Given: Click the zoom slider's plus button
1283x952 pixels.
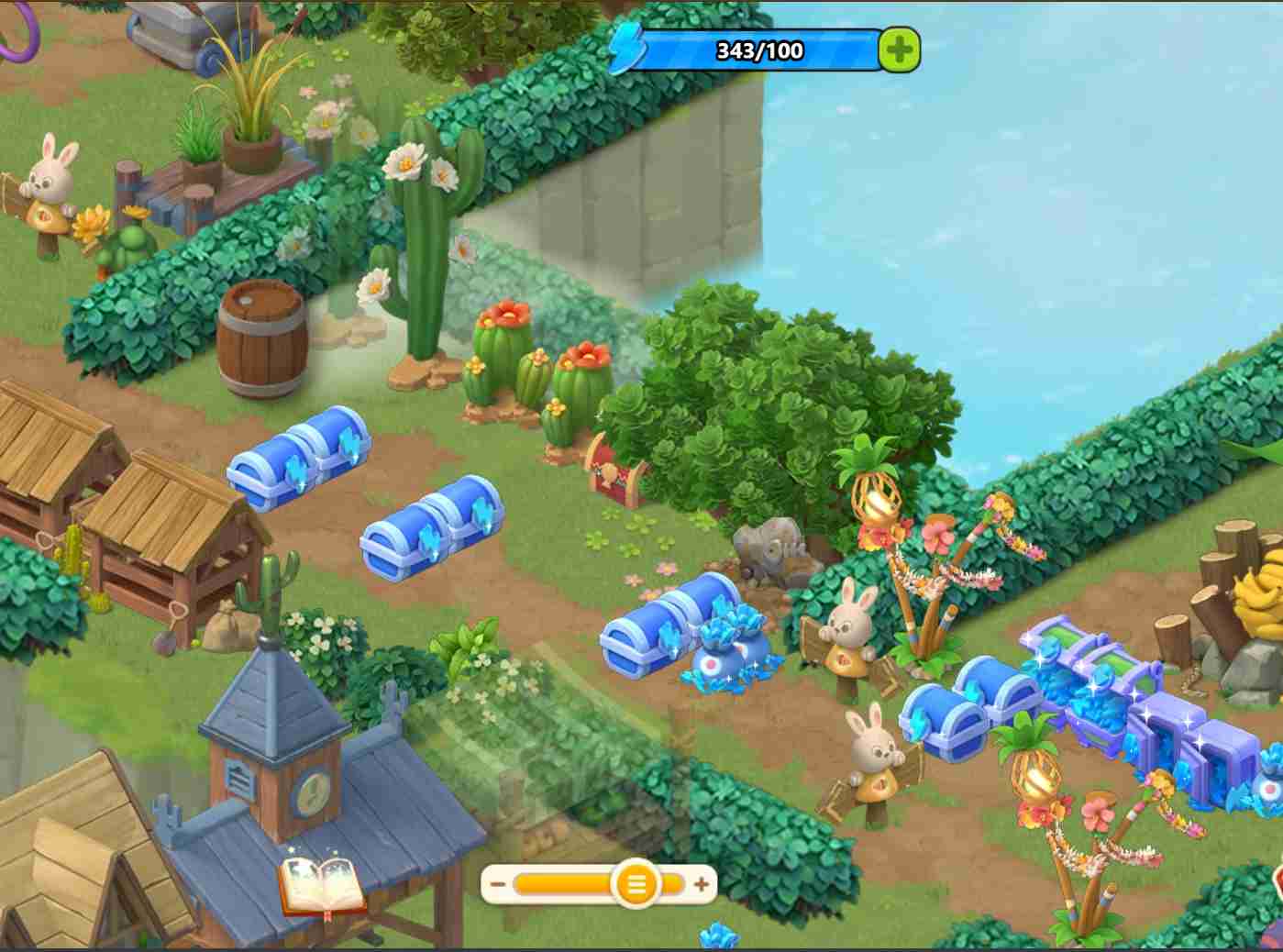Looking at the screenshot, I should coord(702,885).
